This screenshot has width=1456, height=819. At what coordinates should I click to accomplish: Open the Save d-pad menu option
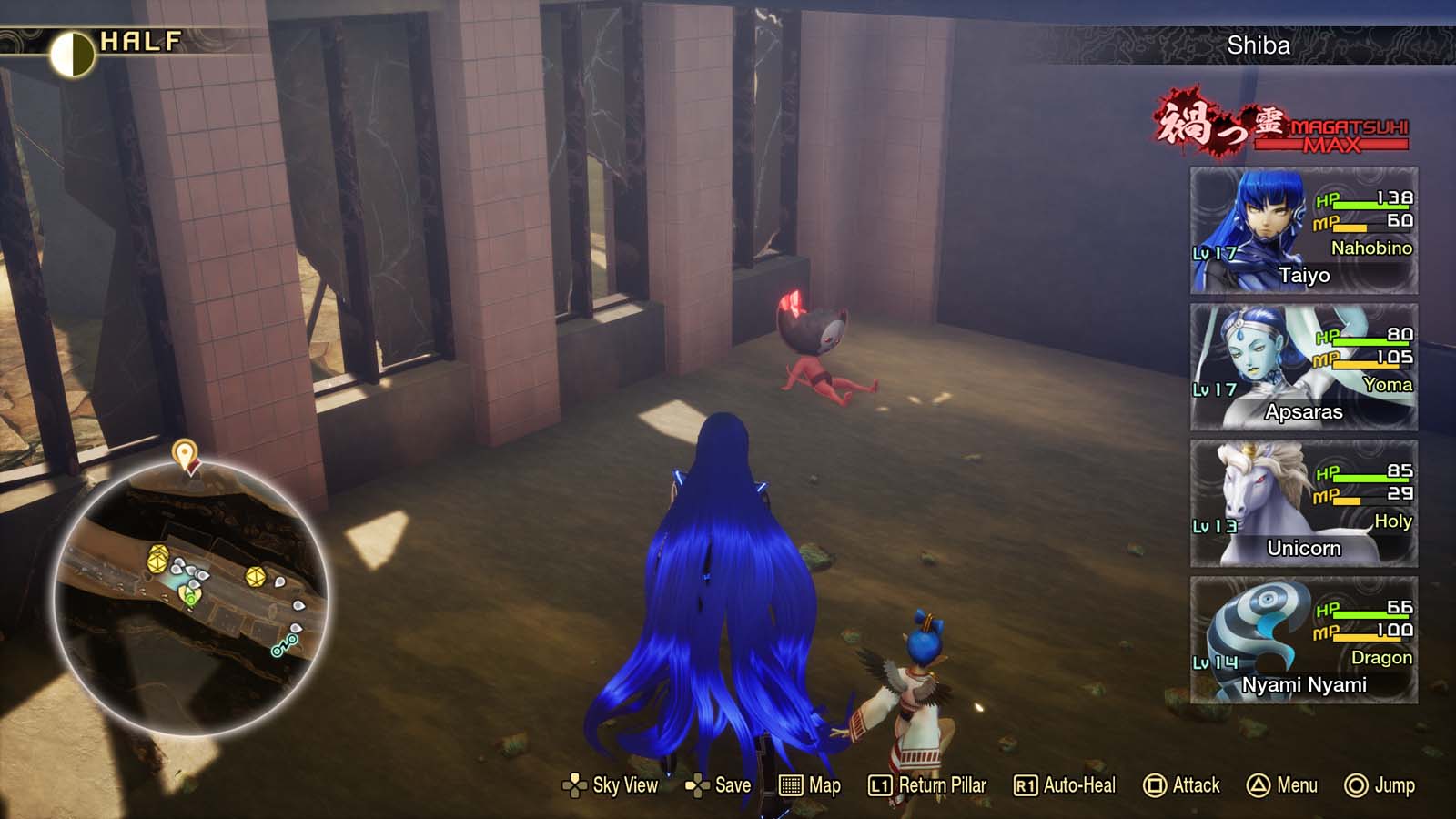(697, 784)
